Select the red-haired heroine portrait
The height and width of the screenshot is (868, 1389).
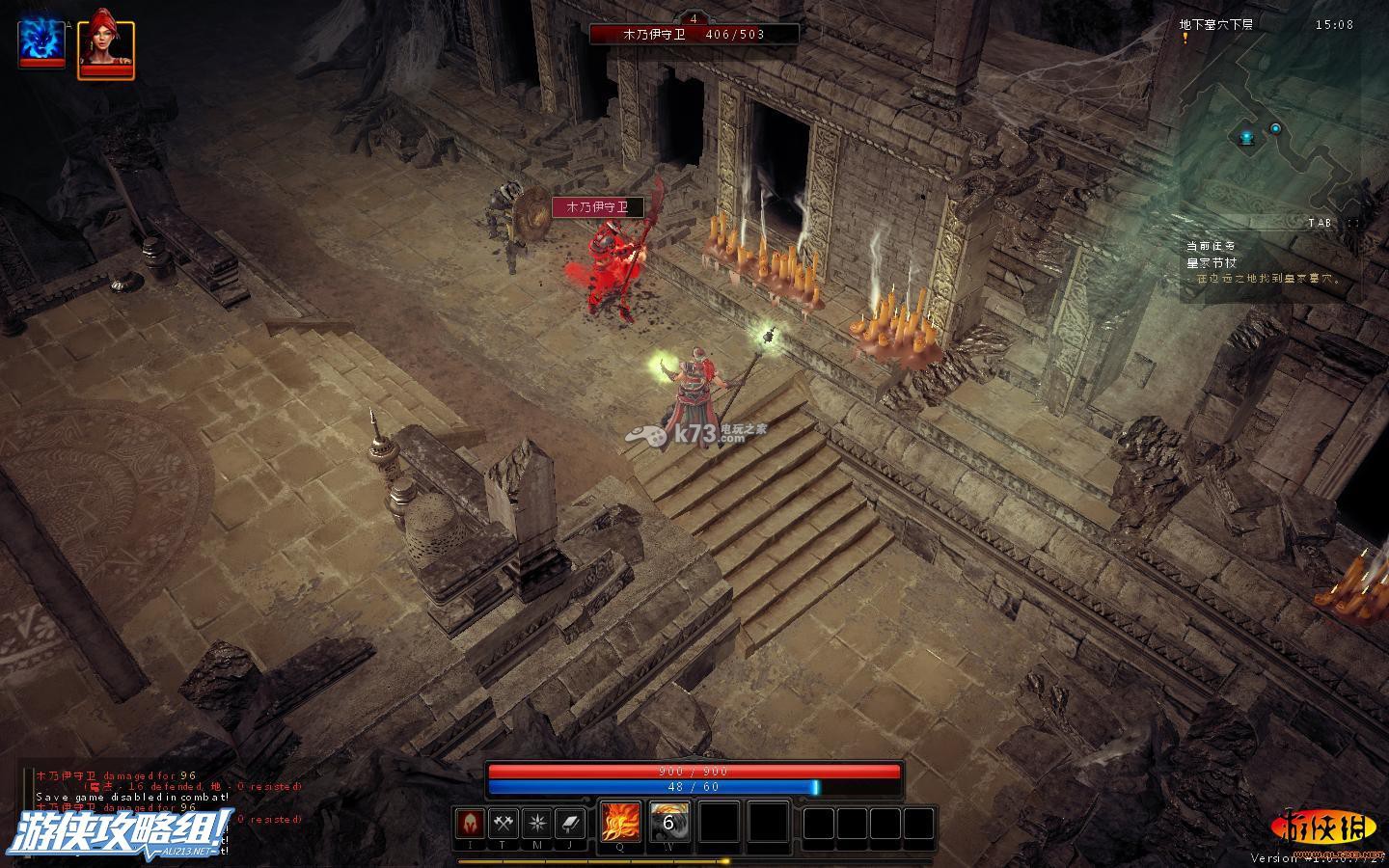pyautogui.click(x=105, y=44)
